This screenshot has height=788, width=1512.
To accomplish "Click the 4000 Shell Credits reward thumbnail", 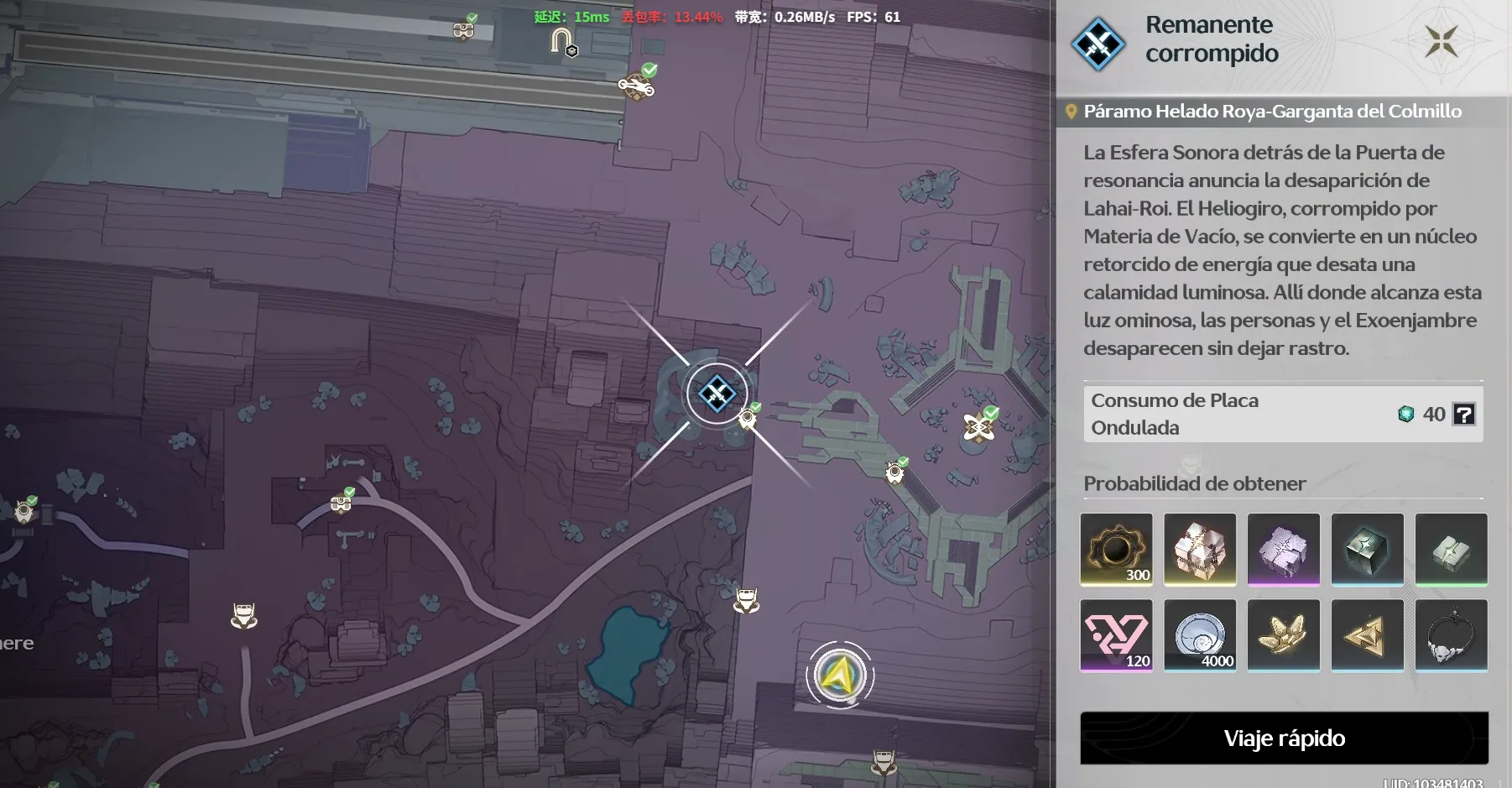I will (x=1199, y=635).
